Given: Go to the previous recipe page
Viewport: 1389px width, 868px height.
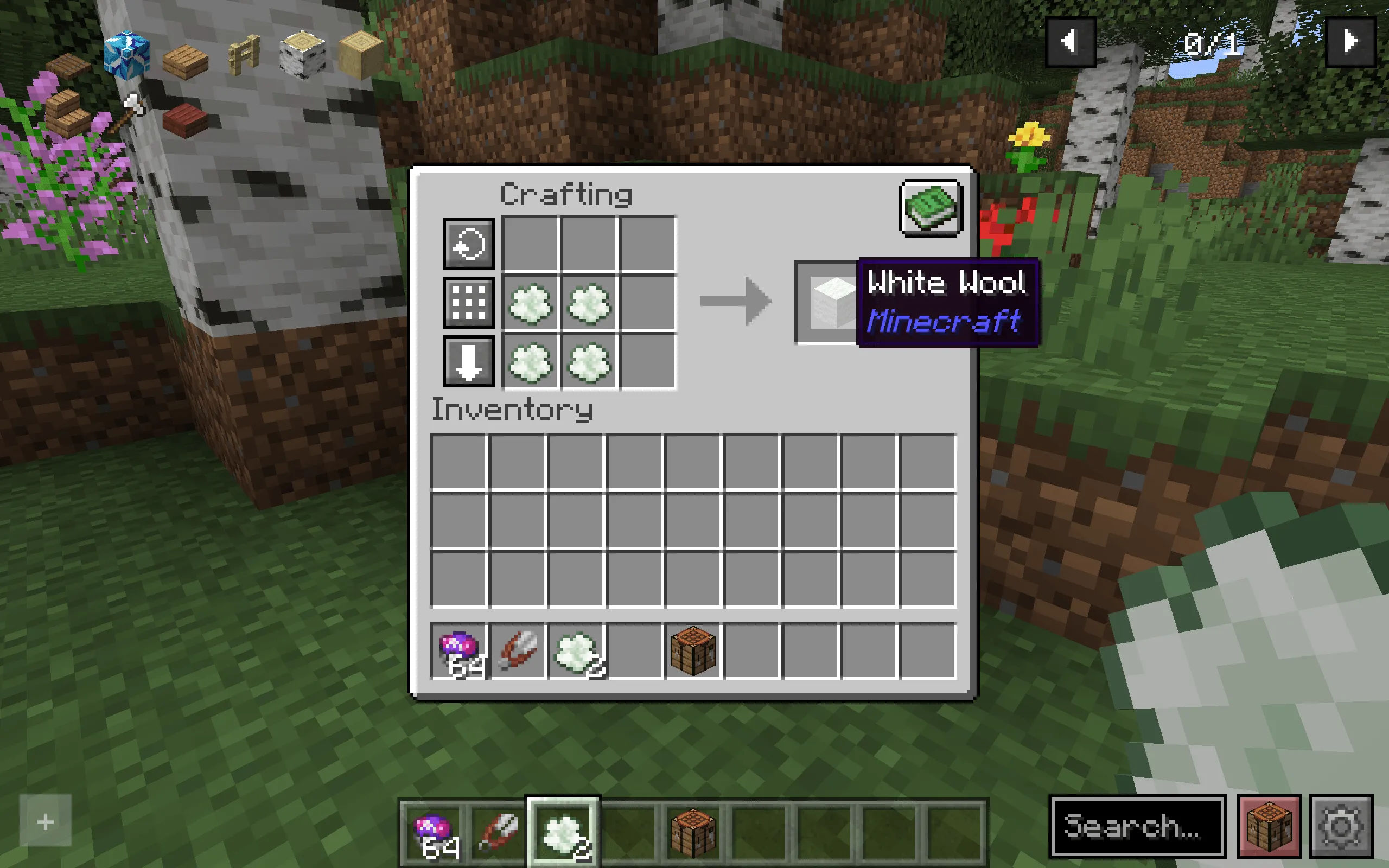Looking at the screenshot, I should click(1071, 40).
